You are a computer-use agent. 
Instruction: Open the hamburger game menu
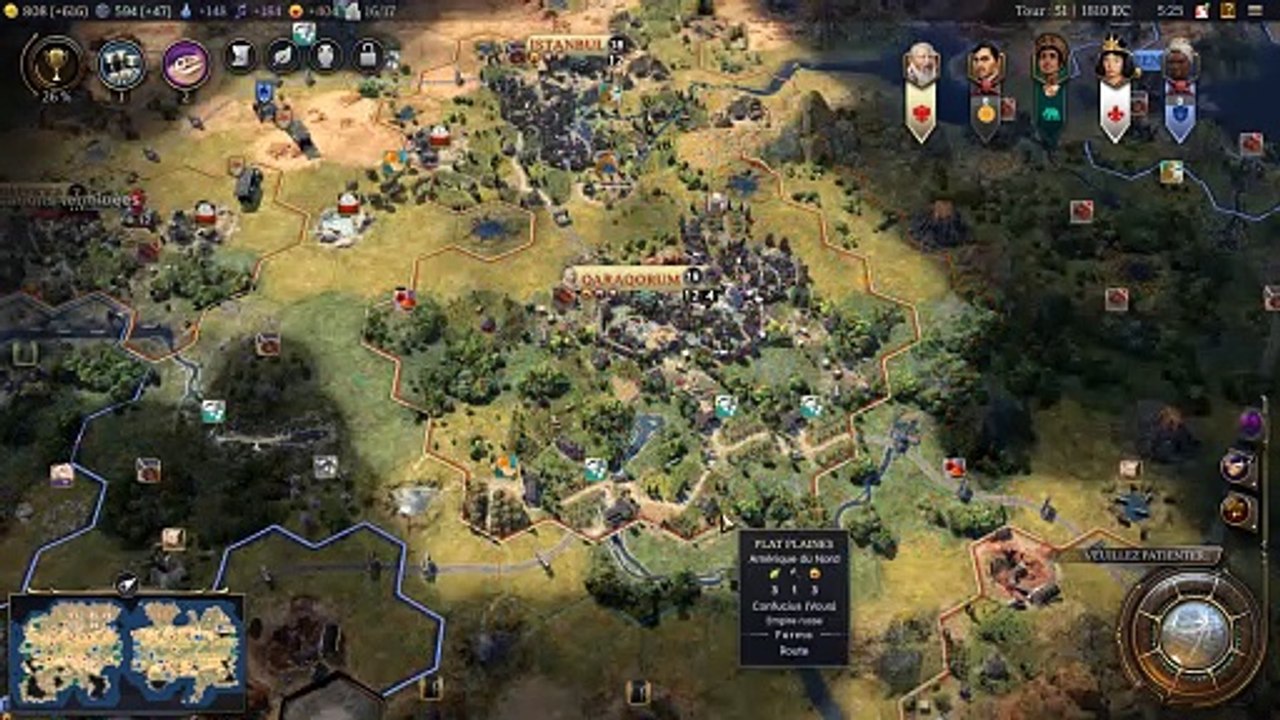point(1257,10)
